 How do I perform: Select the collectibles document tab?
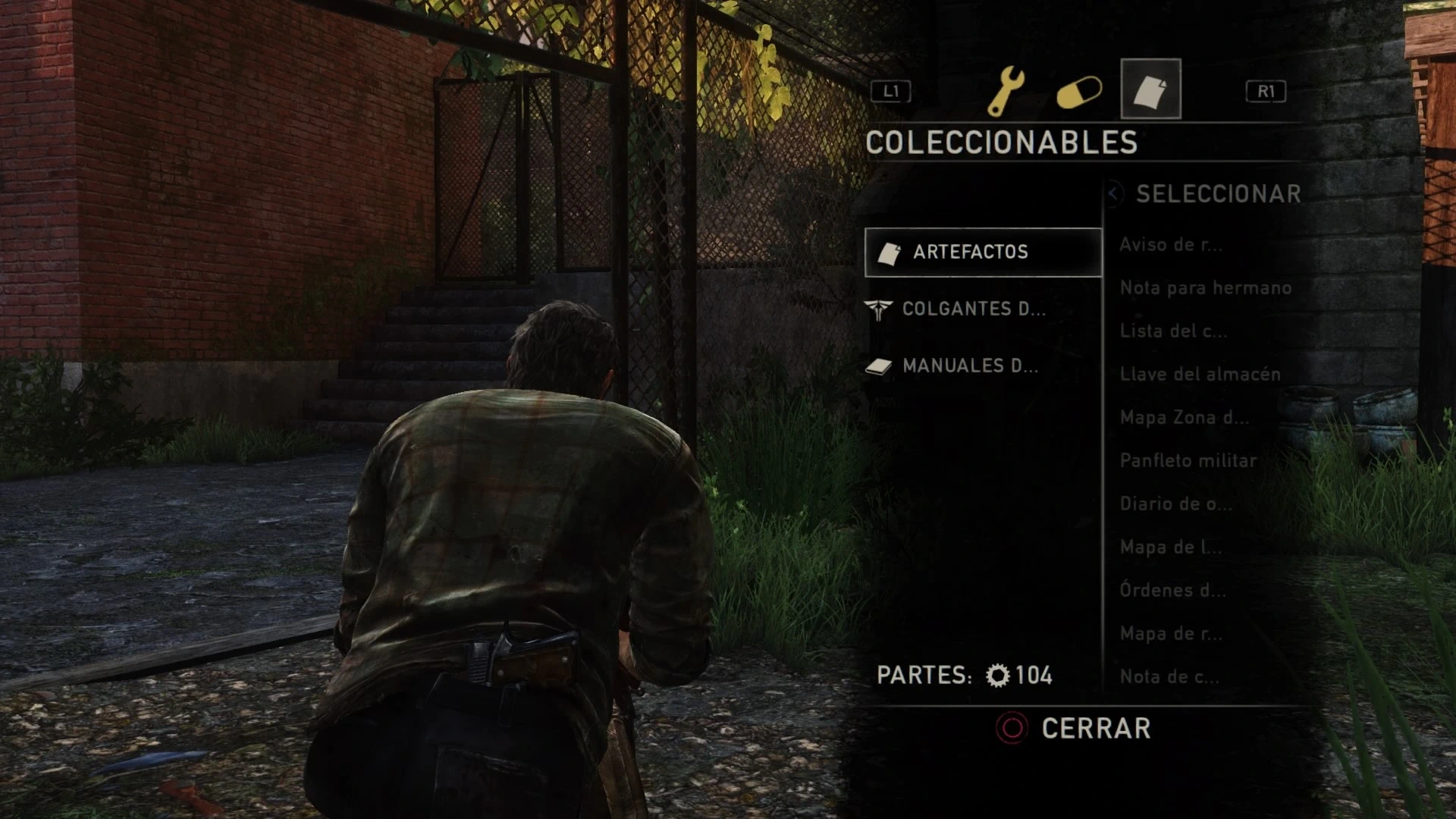click(x=1150, y=89)
